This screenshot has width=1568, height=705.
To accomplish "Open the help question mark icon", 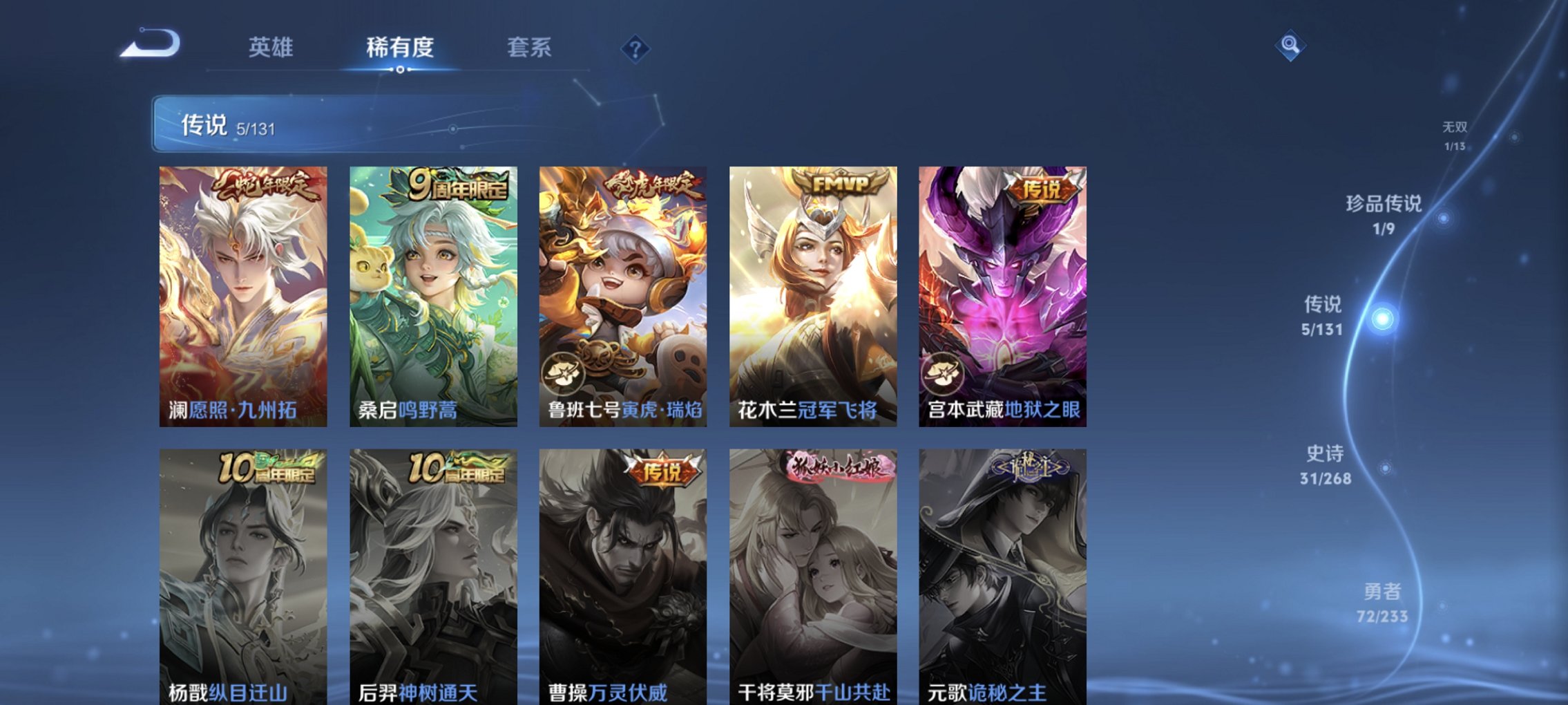I will (x=636, y=47).
